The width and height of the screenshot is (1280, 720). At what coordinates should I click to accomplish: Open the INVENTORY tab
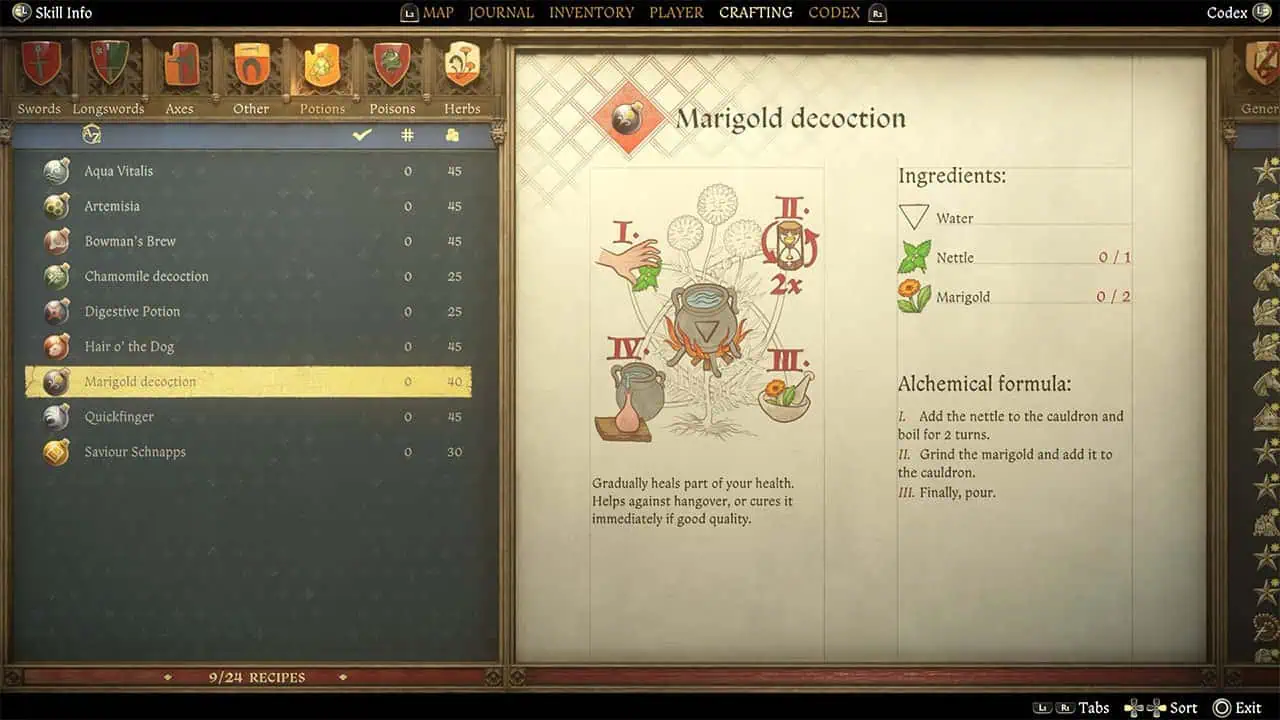click(x=591, y=13)
